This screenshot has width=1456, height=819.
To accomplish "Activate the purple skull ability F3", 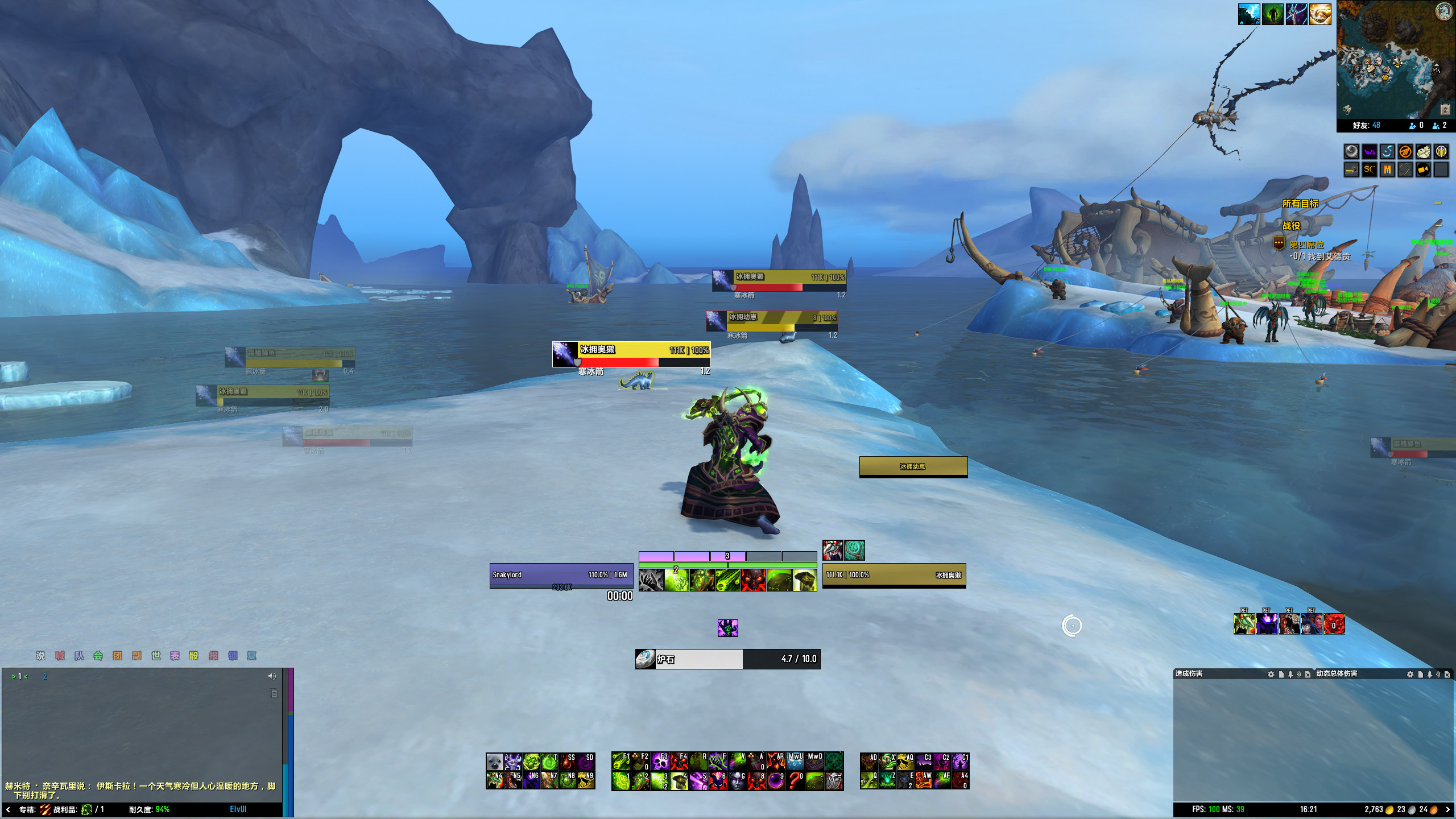I will point(660,761).
